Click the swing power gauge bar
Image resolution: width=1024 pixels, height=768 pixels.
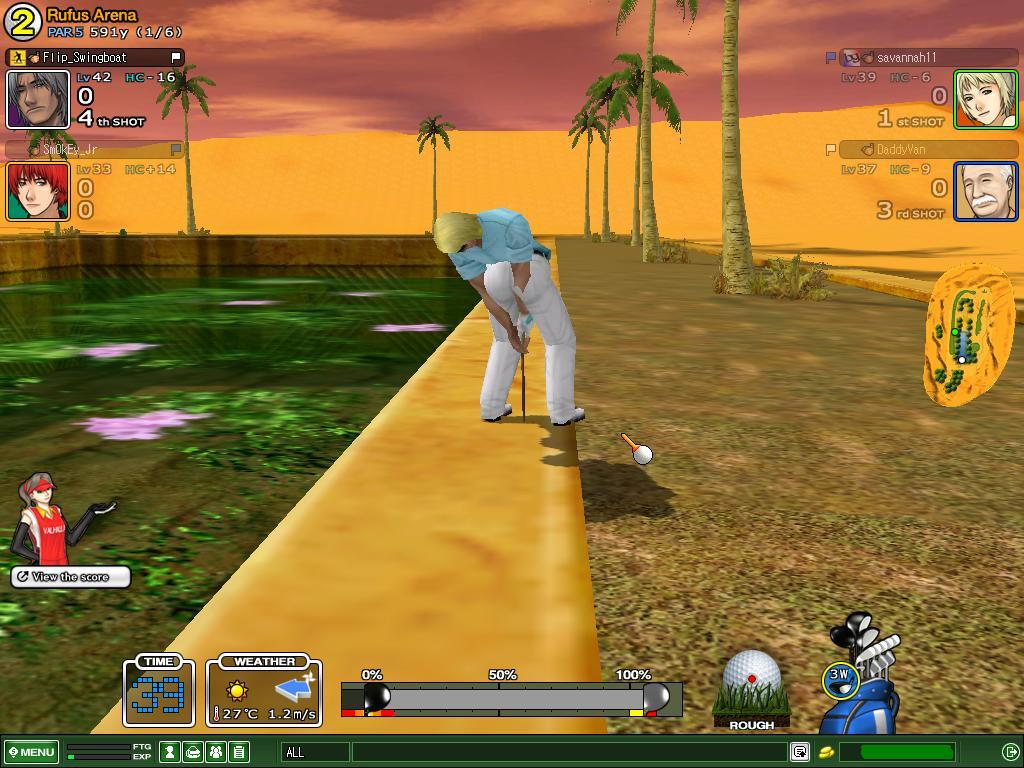coord(511,698)
